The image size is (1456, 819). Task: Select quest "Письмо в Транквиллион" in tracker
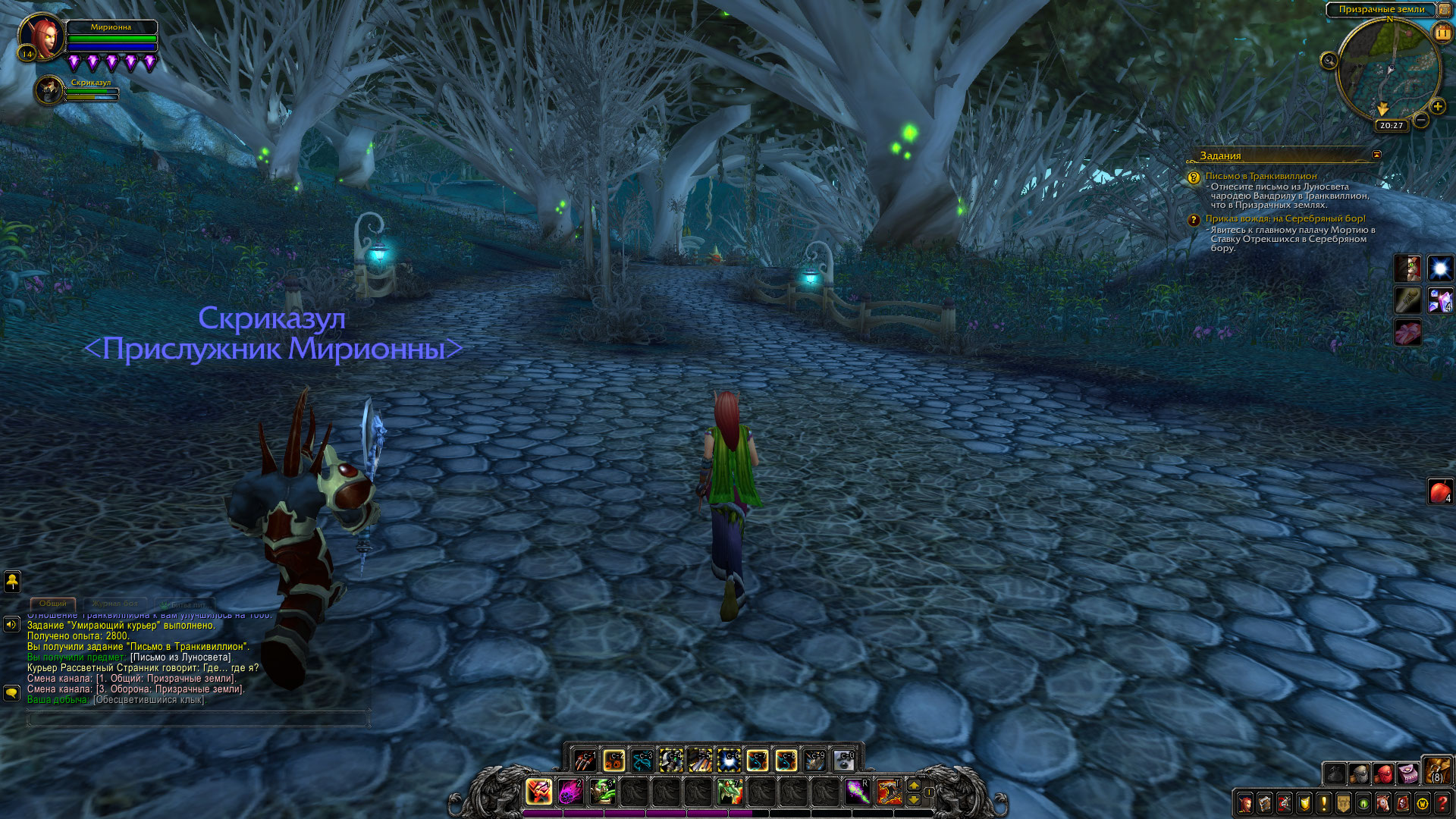tap(1260, 176)
